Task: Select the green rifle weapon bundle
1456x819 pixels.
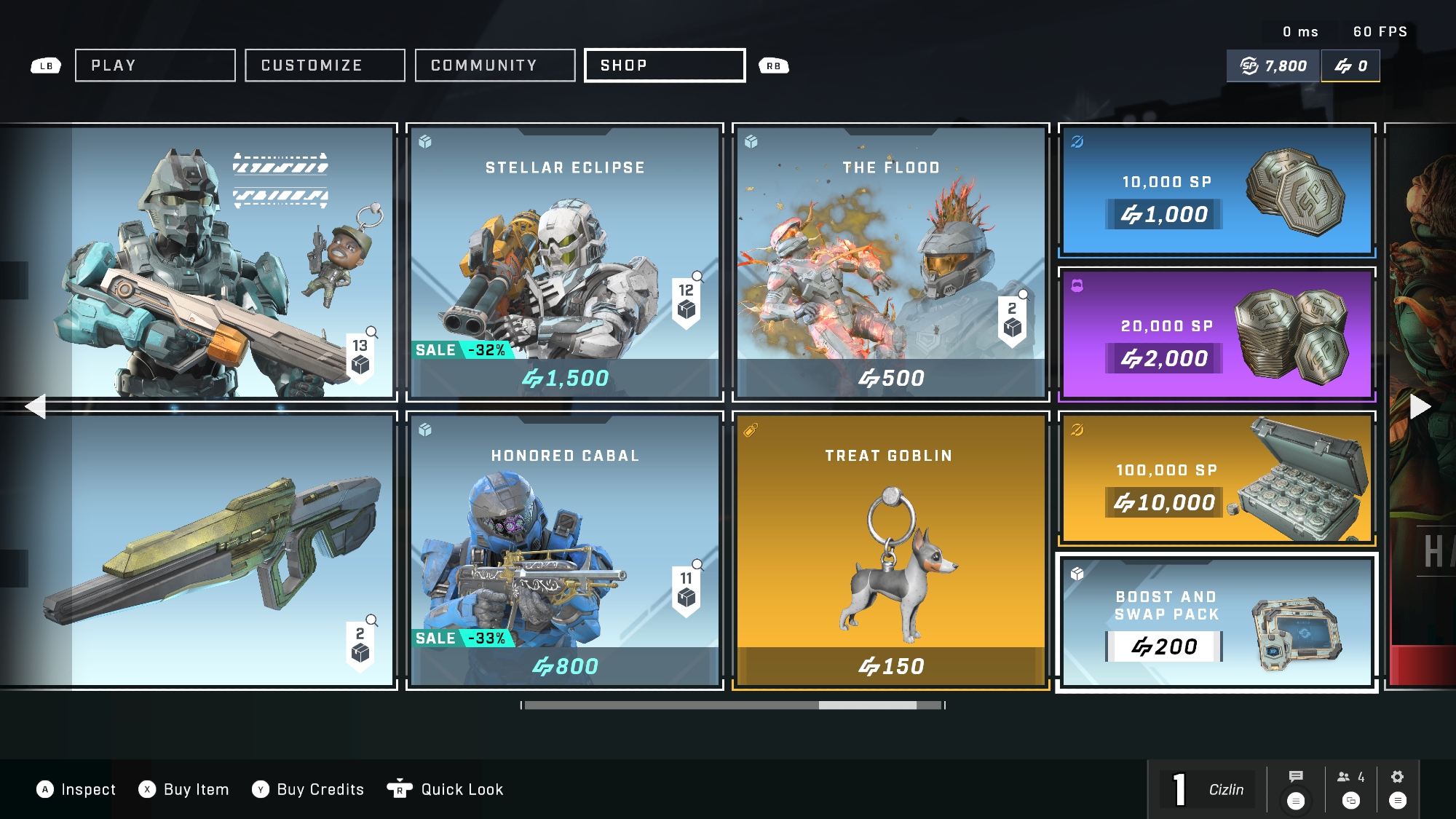Action: [218, 550]
